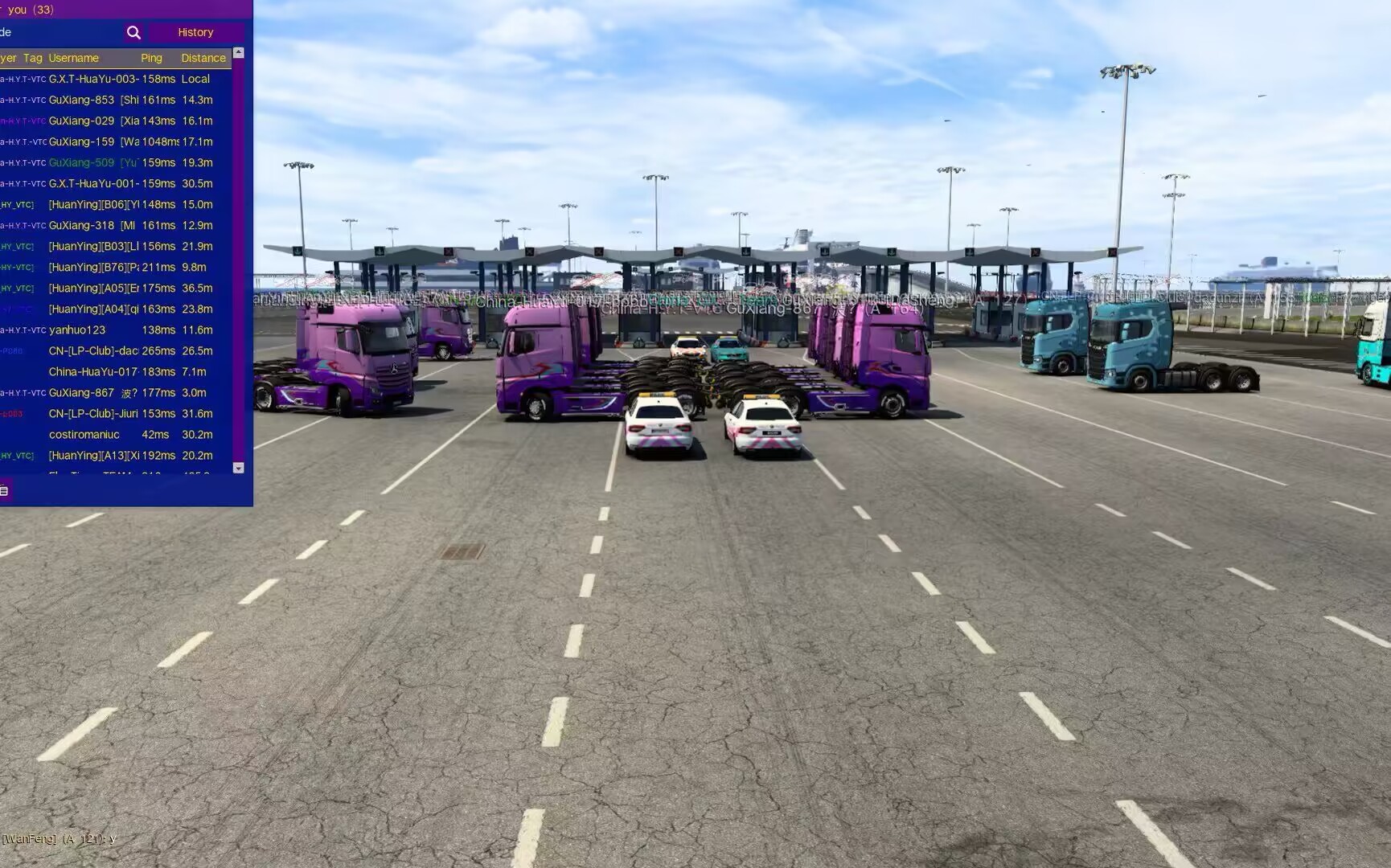Click the list icon below the player list
Image resolution: width=1391 pixels, height=868 pixels.
click(x=4, y=490)
